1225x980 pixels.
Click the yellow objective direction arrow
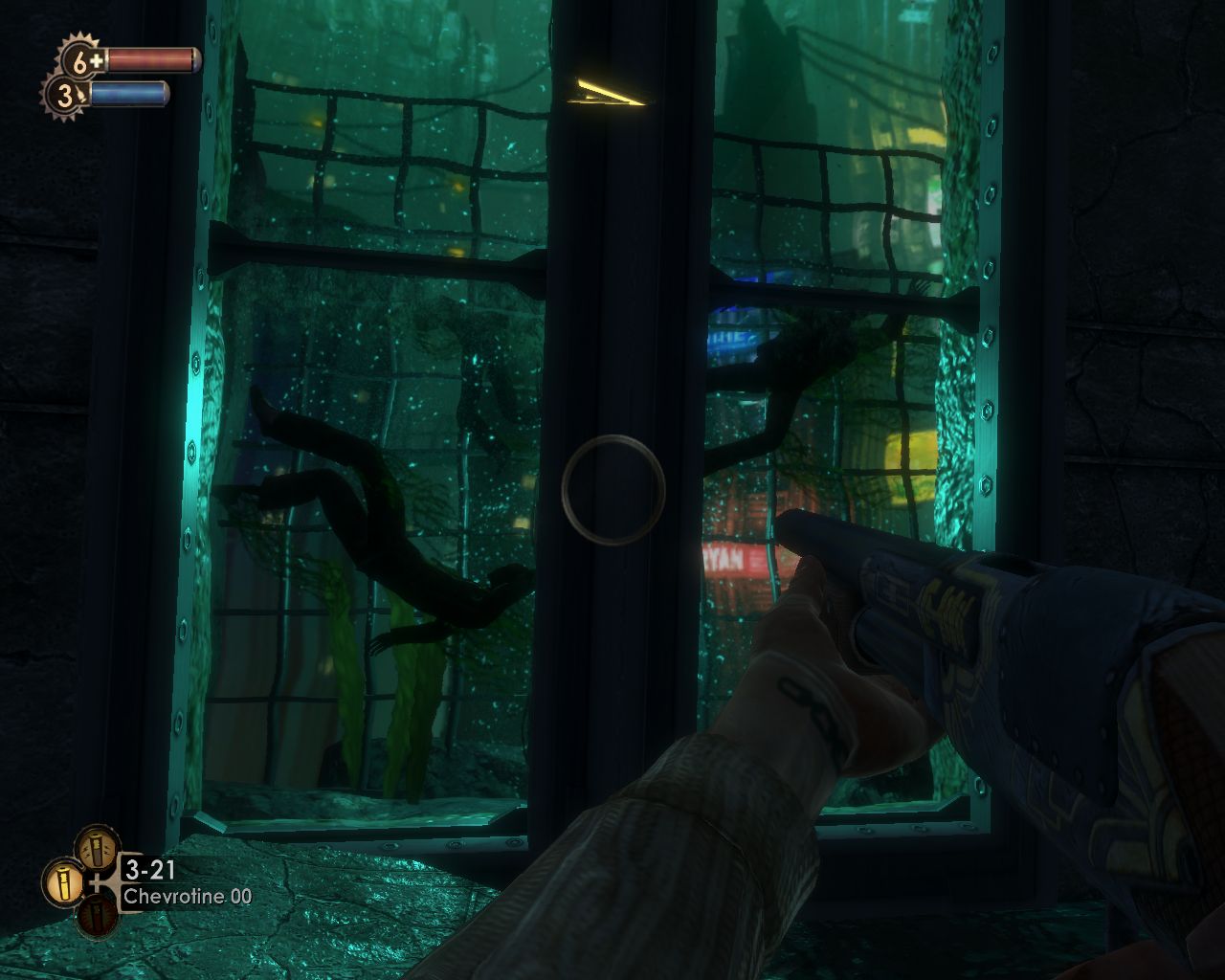coord(605,92)
